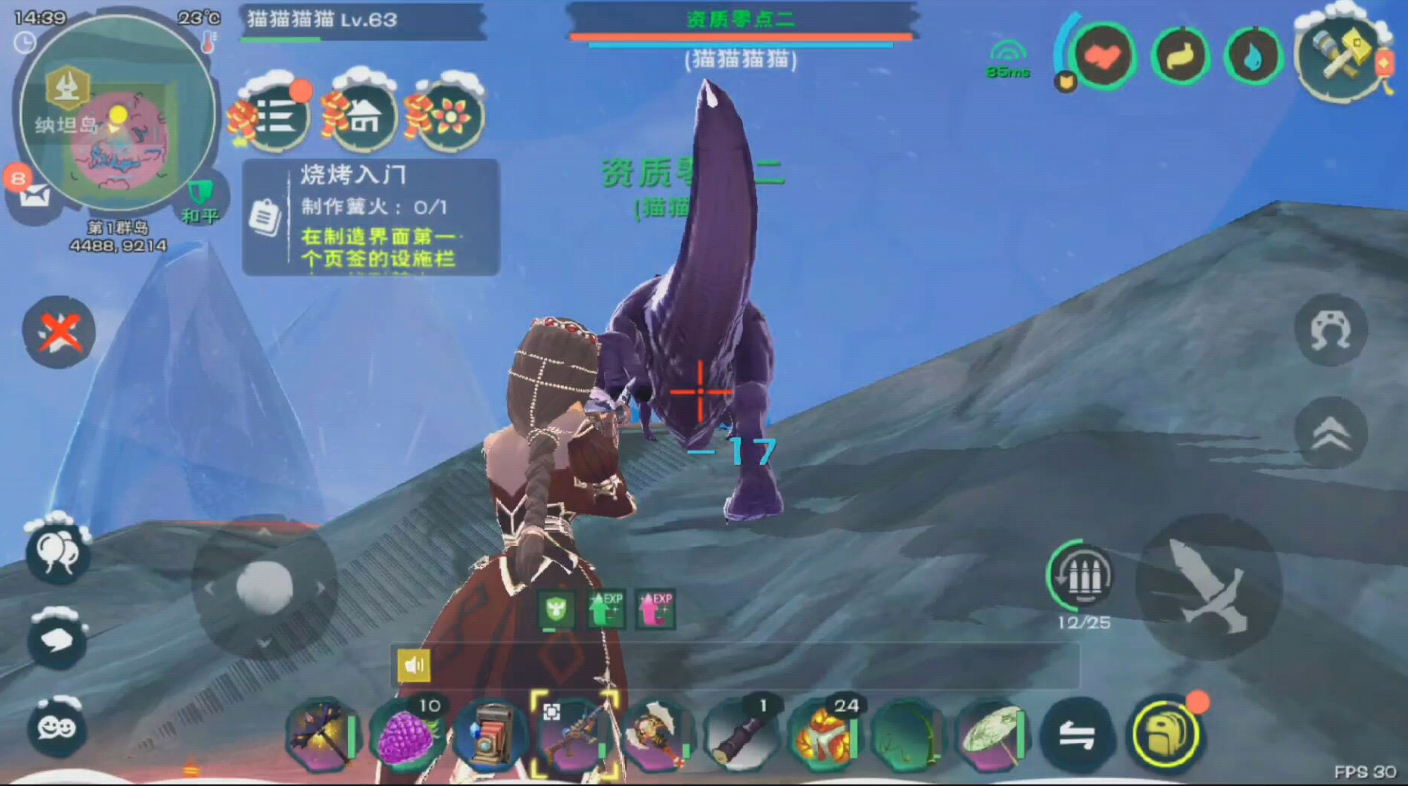Swap hotbar with the arrows button
The image size is (1408, 786).
(x=1076, y=736)
